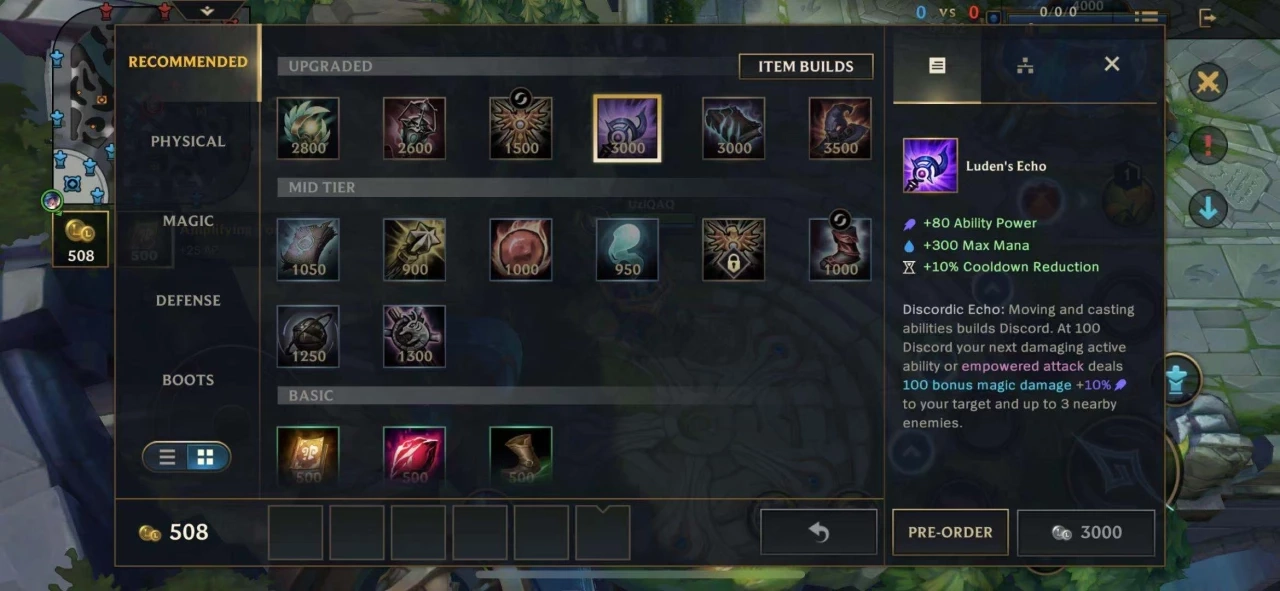The image size is (1280, 591).
Task: Select the highlighted Luden's Echo item
Action: click(627, 128)
